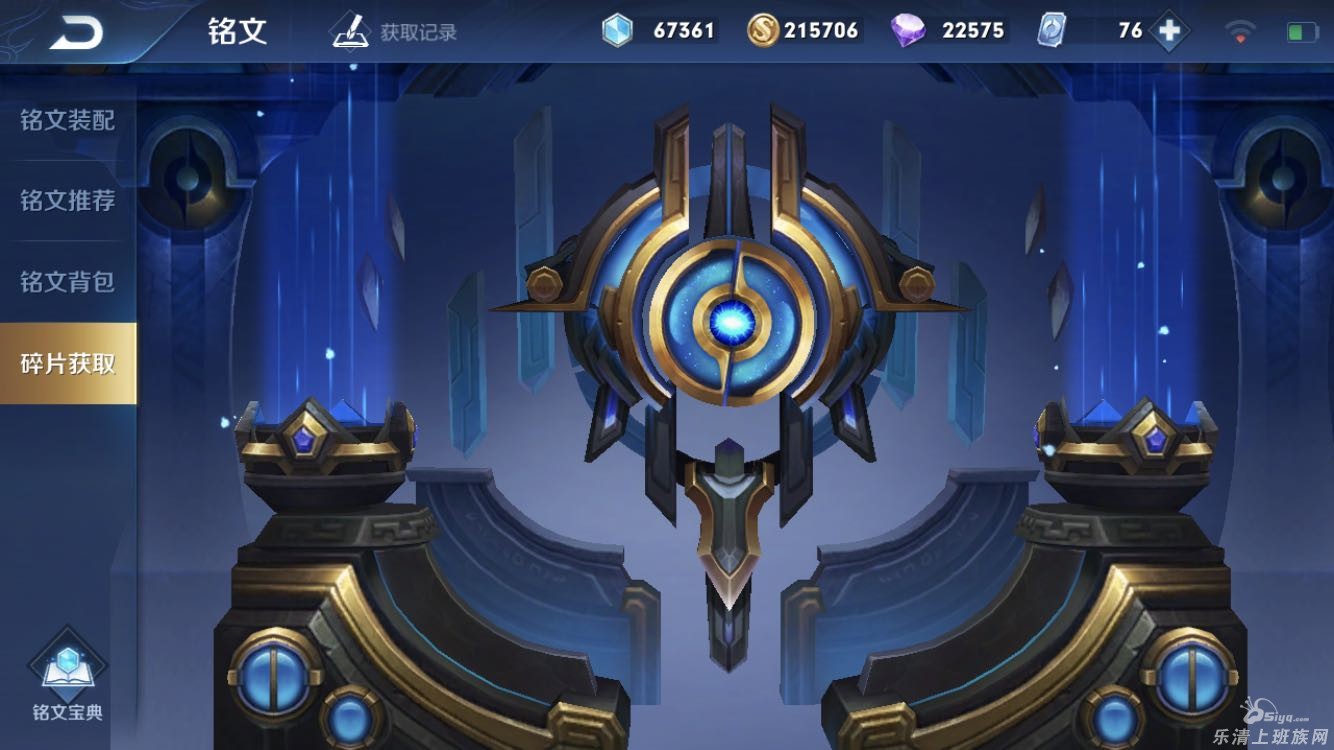Image resolution: width=1334 pixels, height=750 pixels.
Task: Tap the purple gem currency icon
Action: pyautogui.click(x=908, y=31)
